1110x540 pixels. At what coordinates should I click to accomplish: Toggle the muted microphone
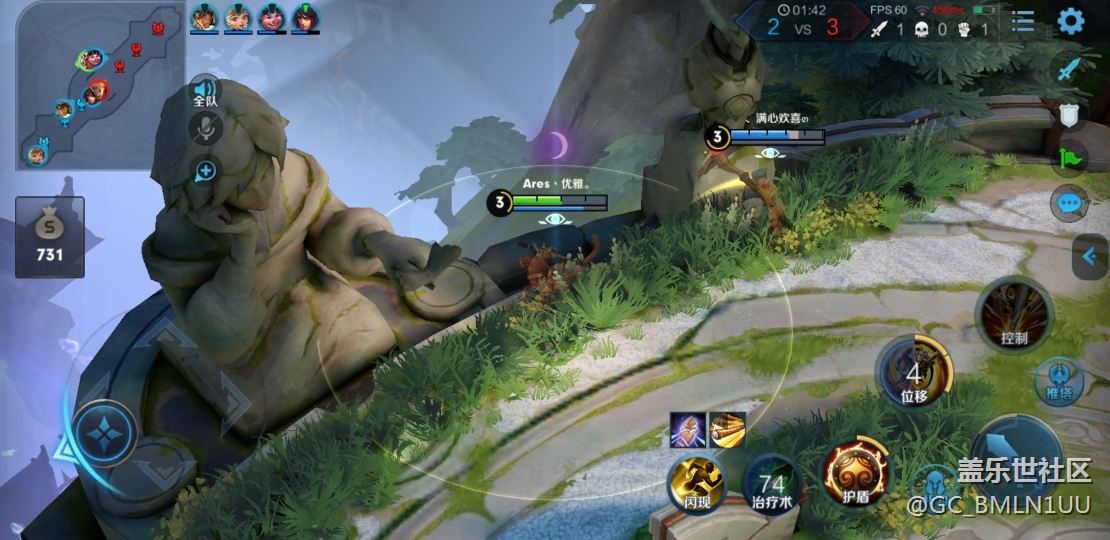[205, 128]
